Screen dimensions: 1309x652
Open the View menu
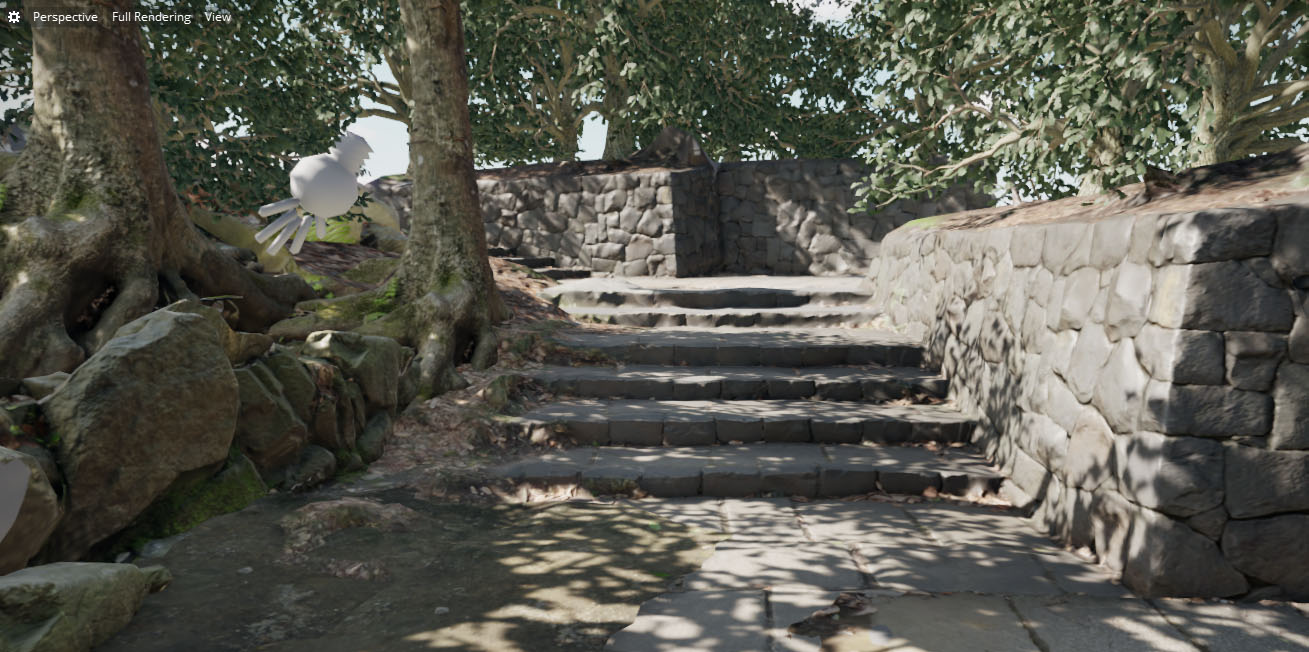[x=217, y=17]
